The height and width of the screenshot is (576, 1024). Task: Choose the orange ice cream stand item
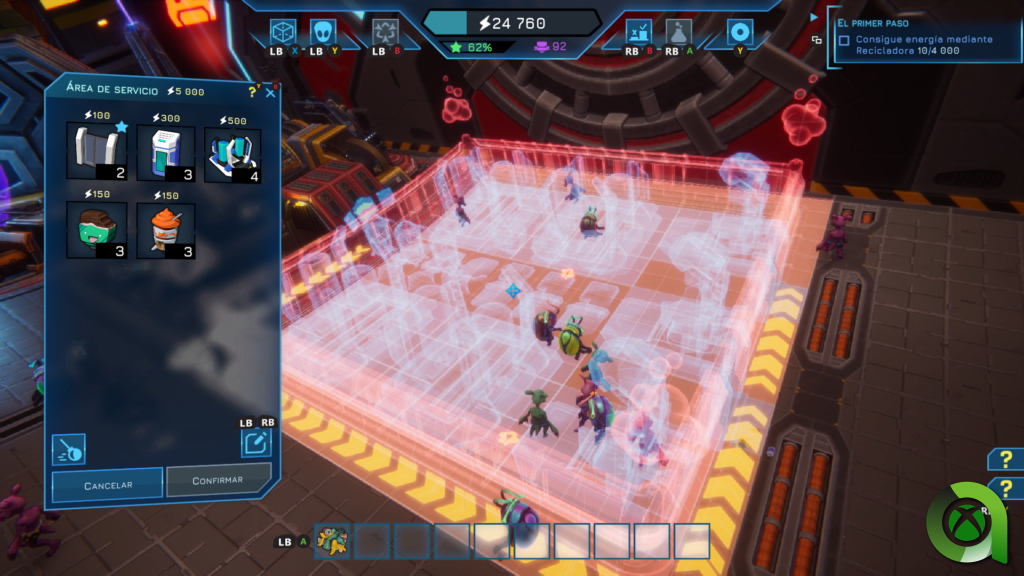click(165, 229)
